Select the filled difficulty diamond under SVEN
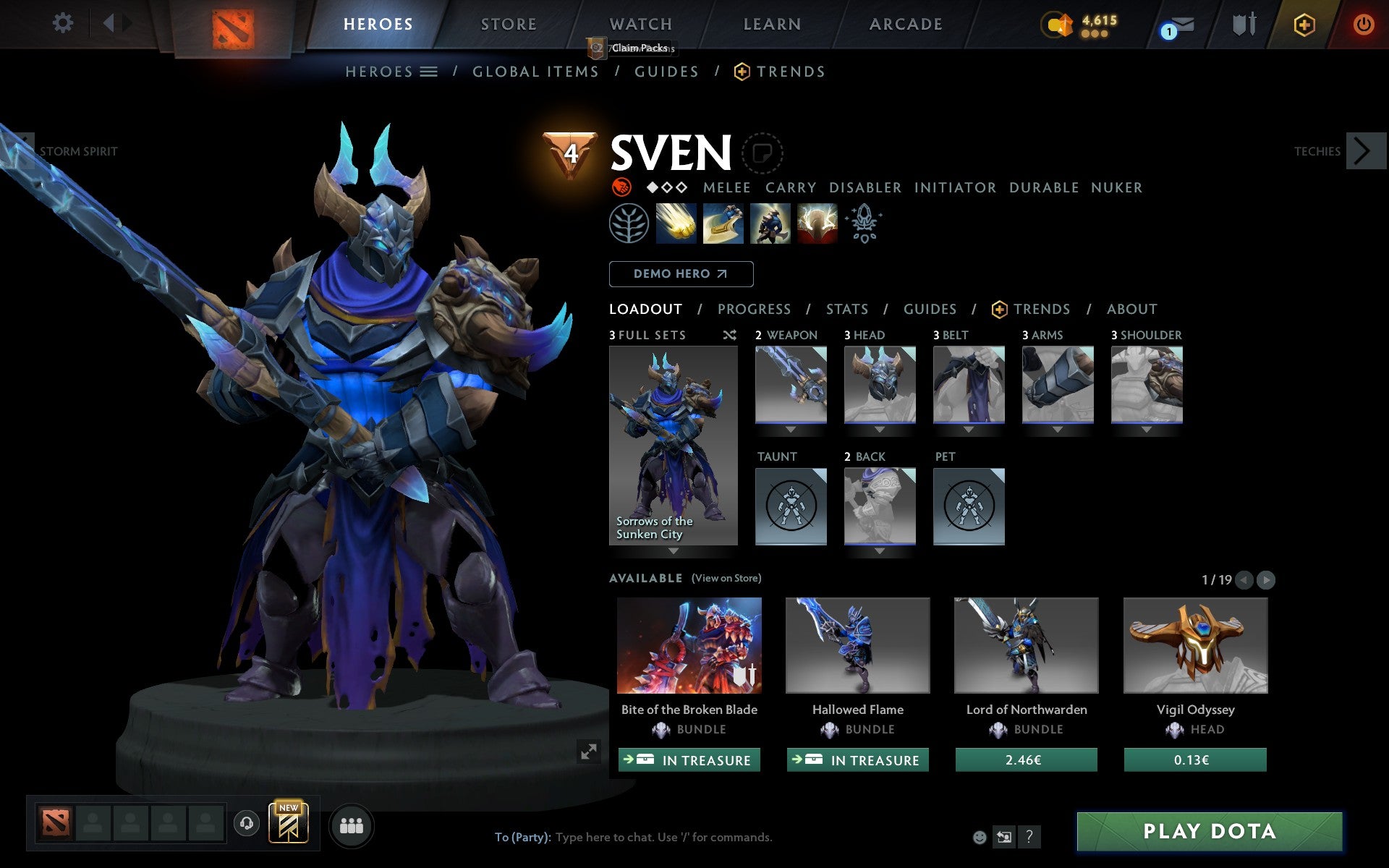 (x=653, y=187)
